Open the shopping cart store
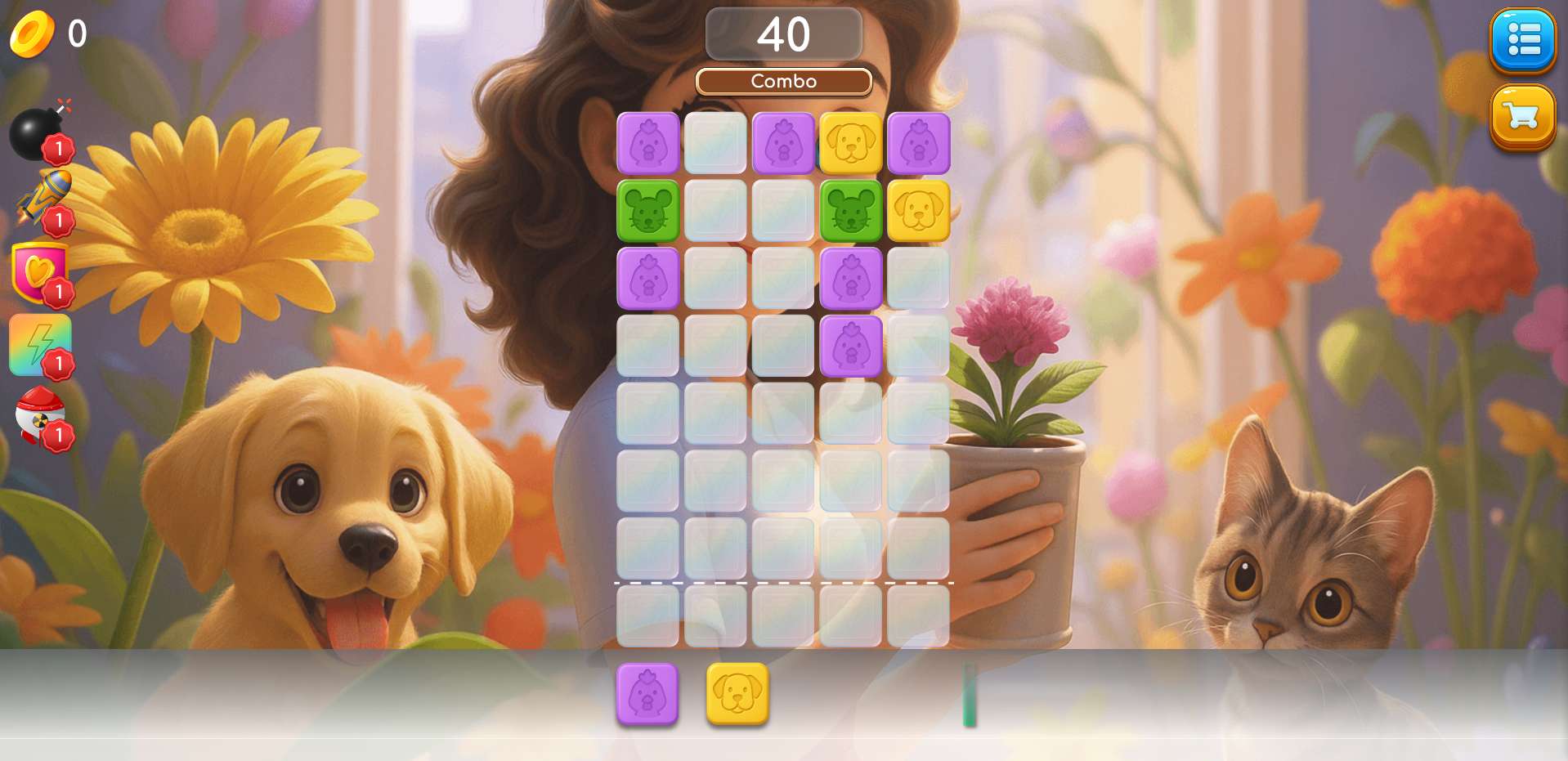The width and height of the screenshot is (1568, 761). [1522, 117]
